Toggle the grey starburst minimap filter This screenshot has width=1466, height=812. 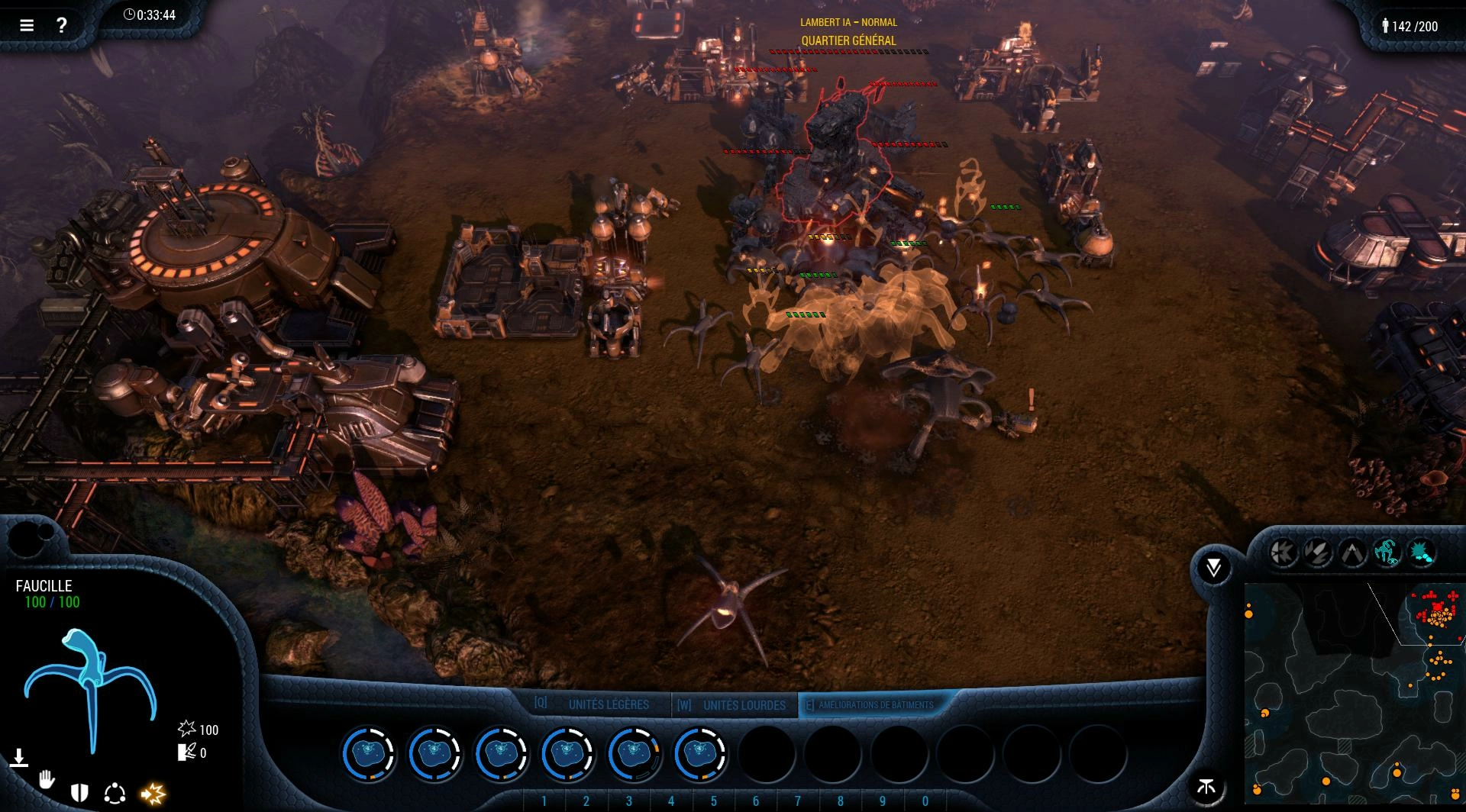pyautogui.click(x=1284, y=552)
